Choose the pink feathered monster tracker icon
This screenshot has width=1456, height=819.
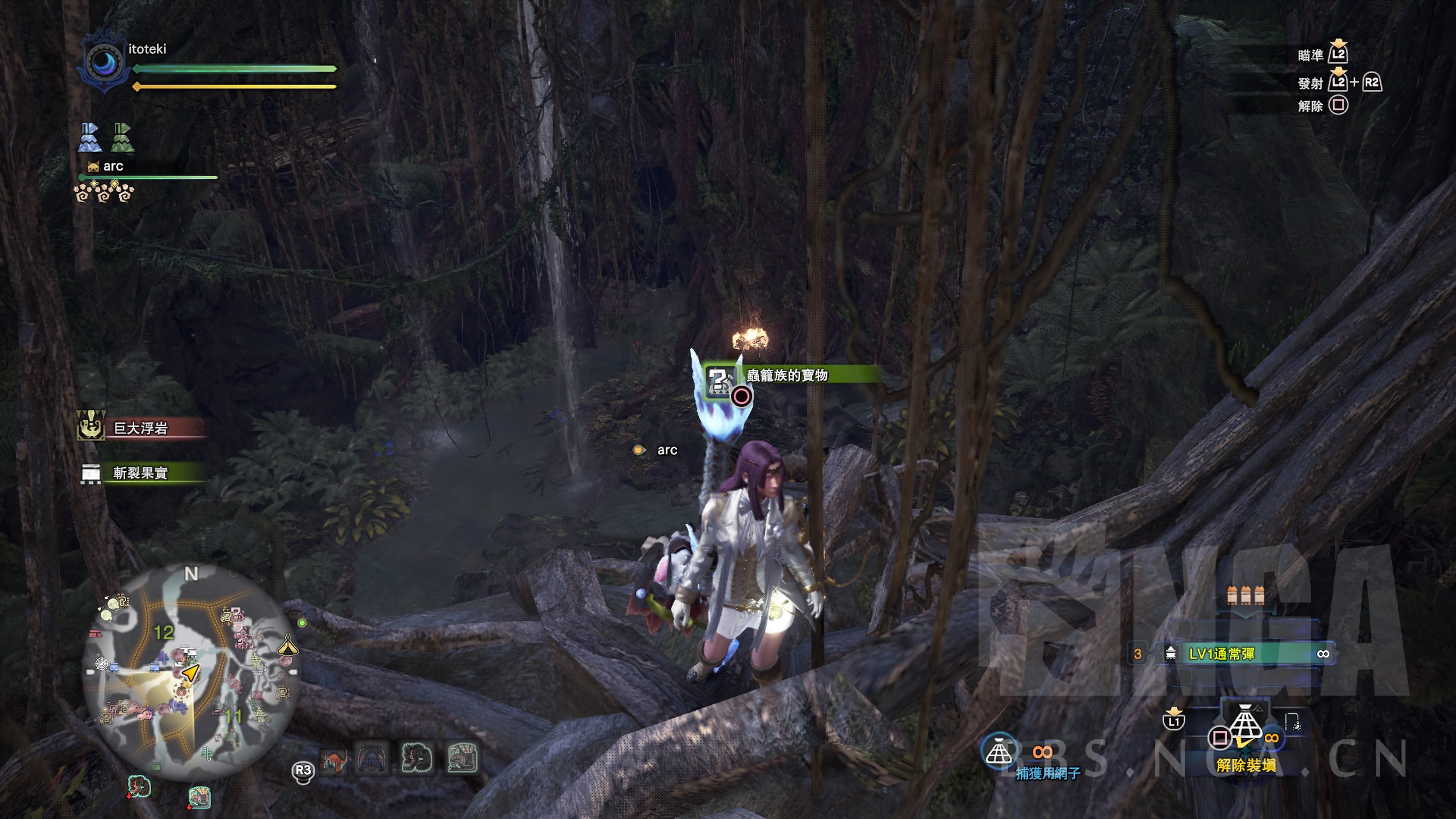462,758
